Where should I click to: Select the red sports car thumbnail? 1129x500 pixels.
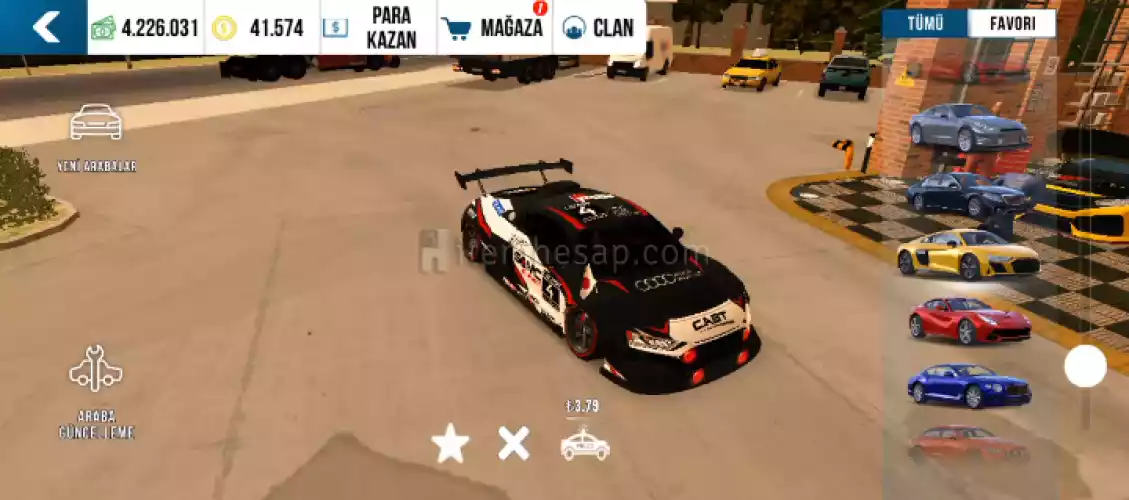(967, 321)
